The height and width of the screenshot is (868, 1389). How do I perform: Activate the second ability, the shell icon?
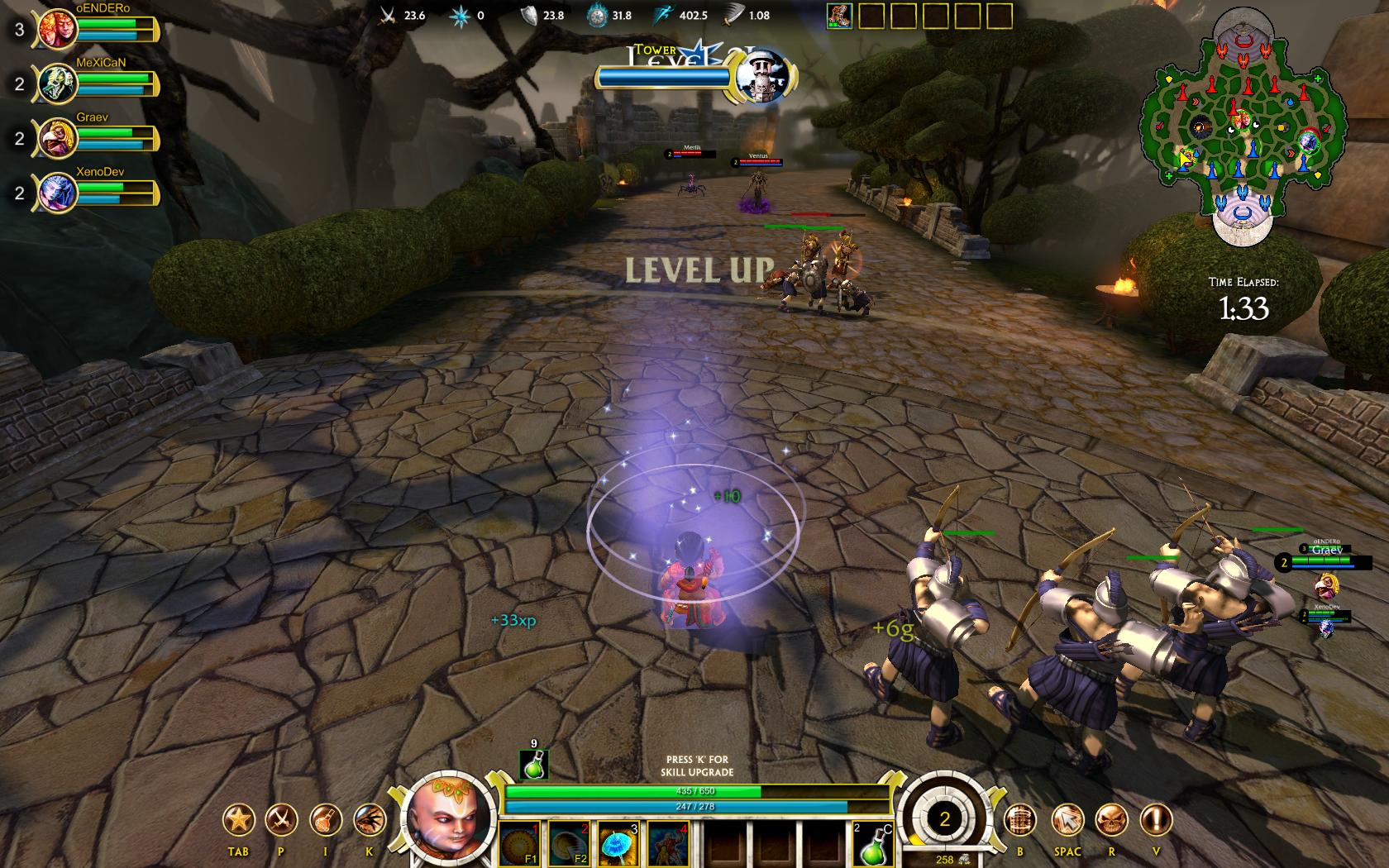coord(569,843)
